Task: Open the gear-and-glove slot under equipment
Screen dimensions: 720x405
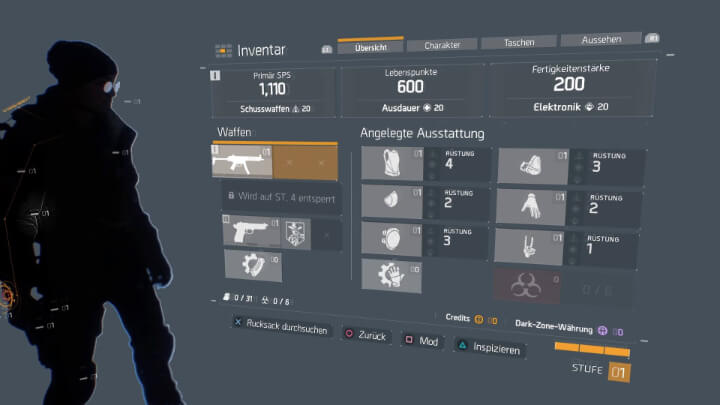Action: (389, 274)
